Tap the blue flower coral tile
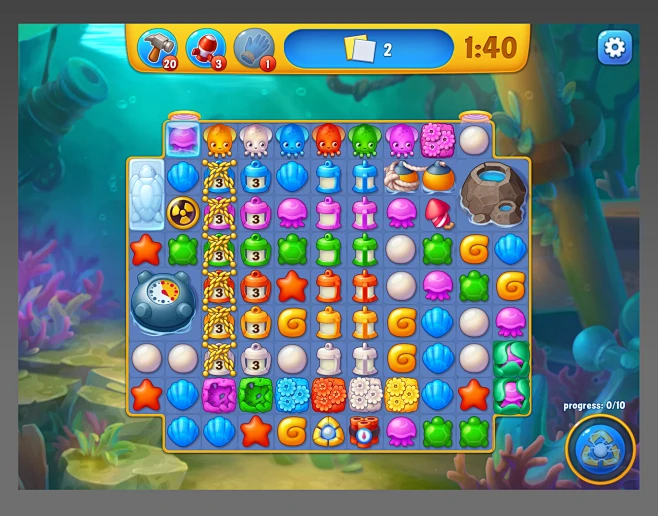The image size is (658, 516). (291, 394)
